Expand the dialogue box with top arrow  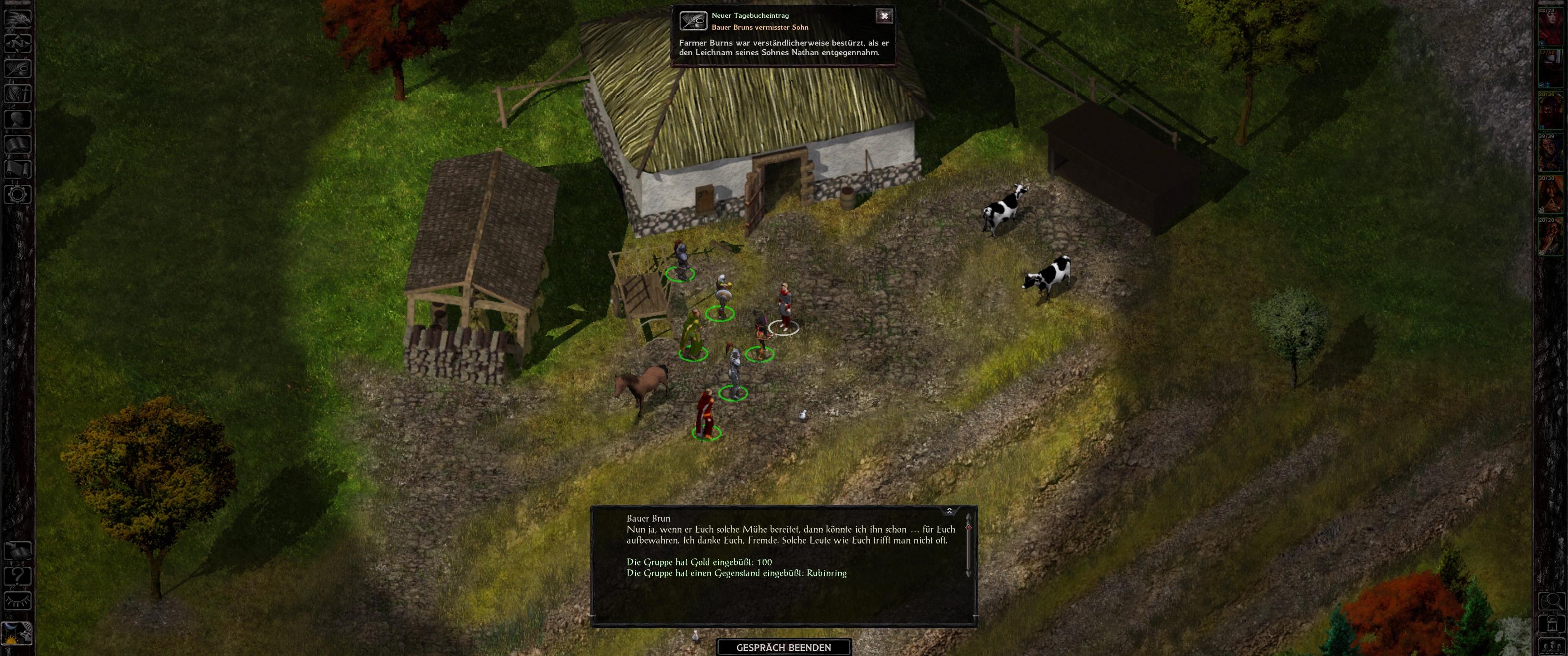949,511
